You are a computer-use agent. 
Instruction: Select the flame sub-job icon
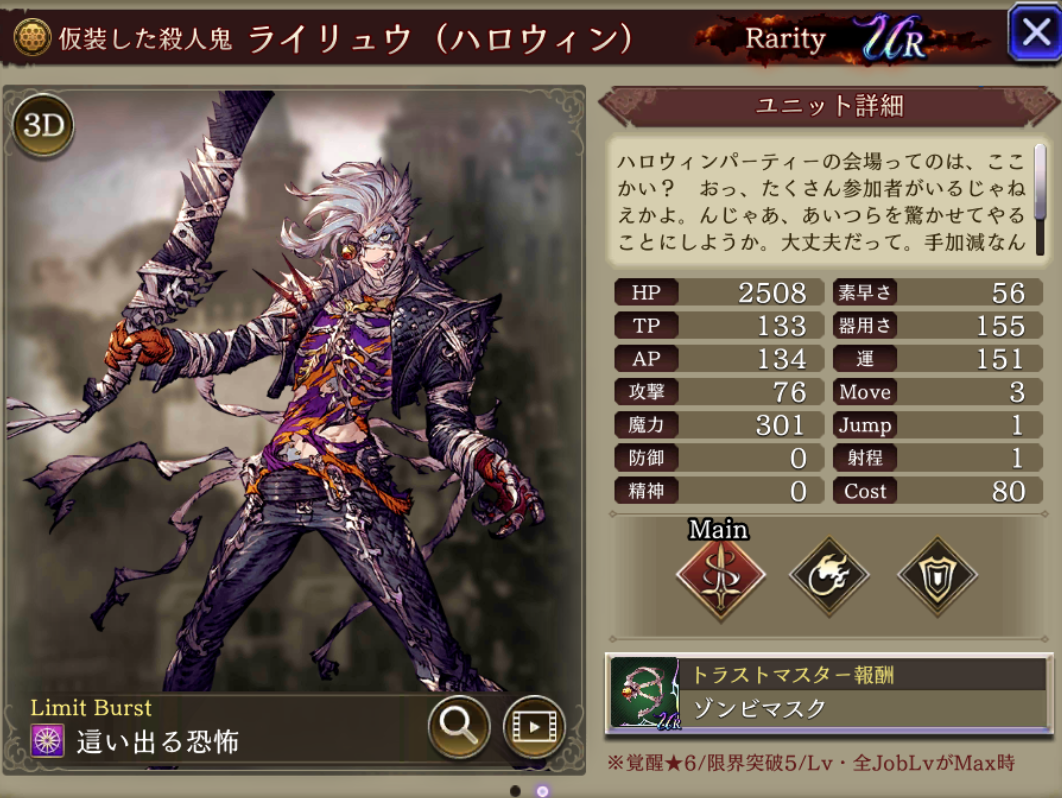(x=828, y=575)
